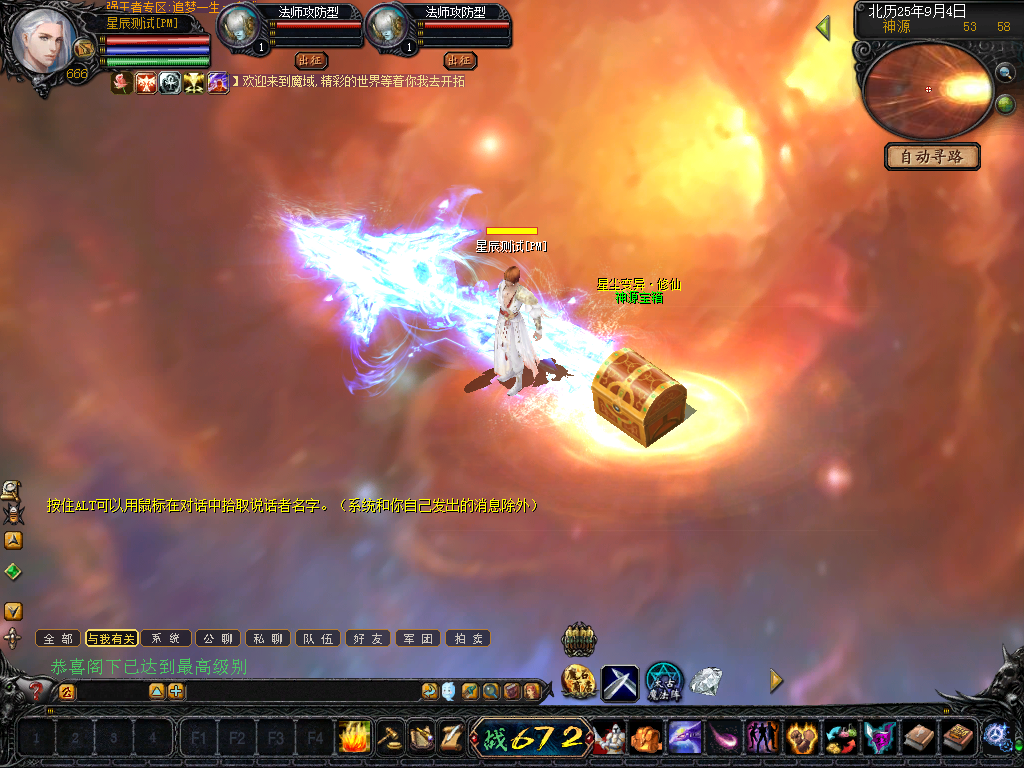Click the player character portrait
The image size is (1024, 768).
pyautogui.click(x=44, y=39)
